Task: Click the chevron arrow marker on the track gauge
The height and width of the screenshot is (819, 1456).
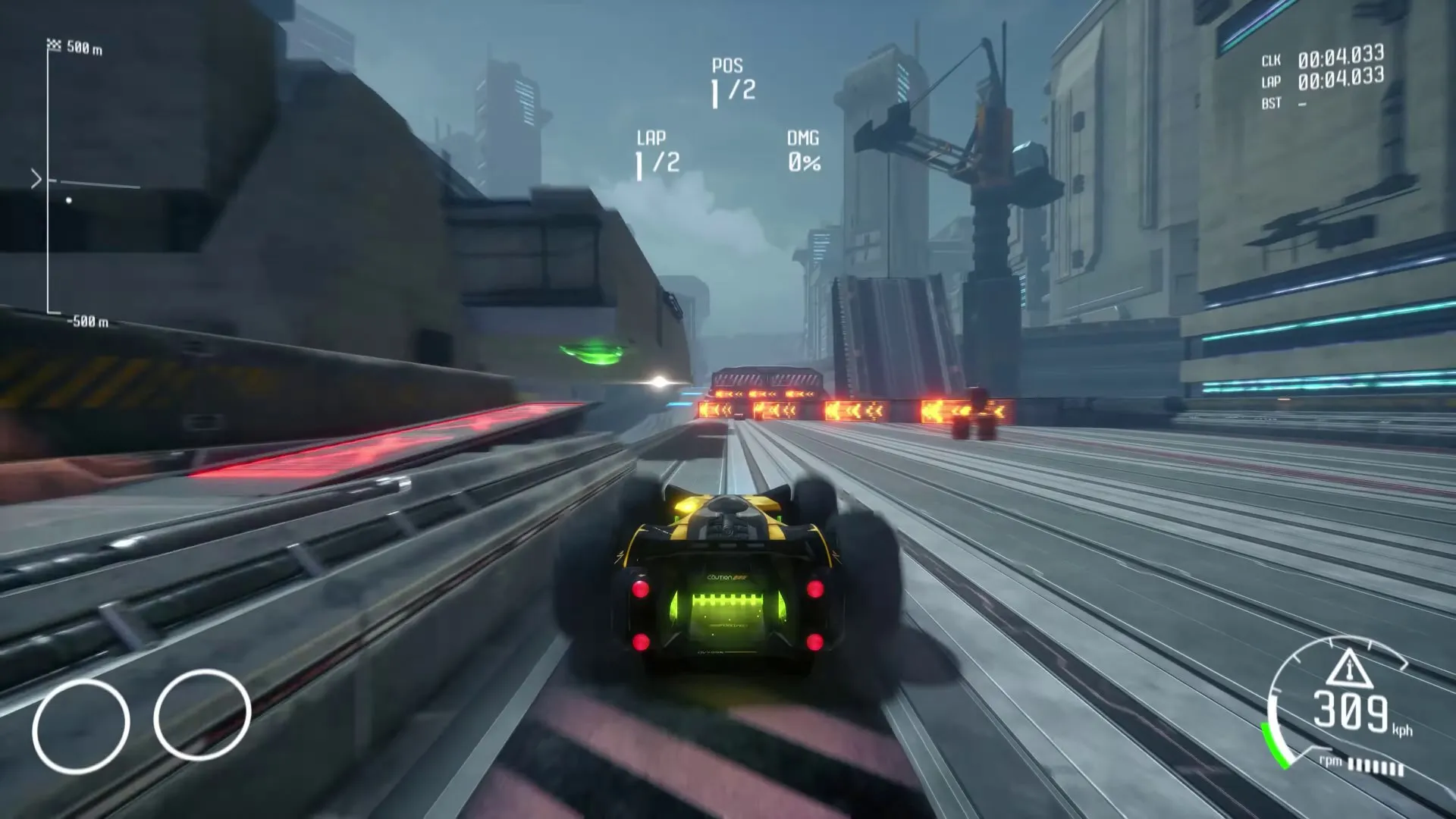Action: (35, 179)
